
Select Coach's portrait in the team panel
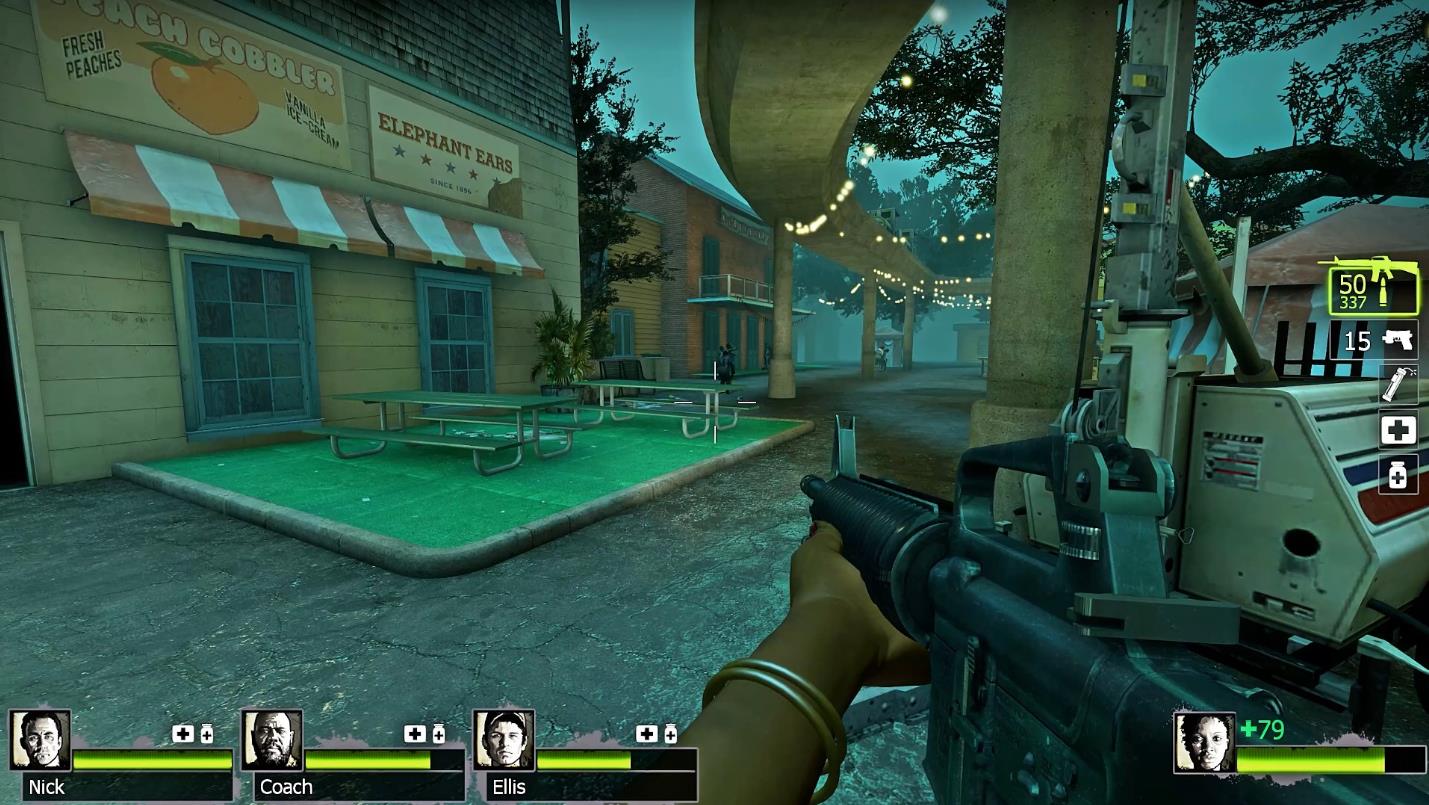272,740
